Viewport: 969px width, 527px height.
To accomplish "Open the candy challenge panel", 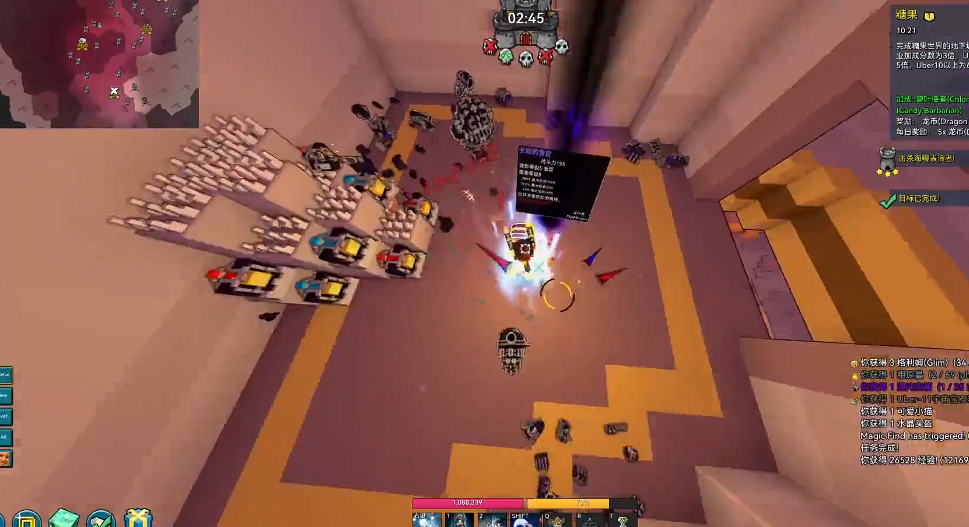I will [x=929, y=72].
